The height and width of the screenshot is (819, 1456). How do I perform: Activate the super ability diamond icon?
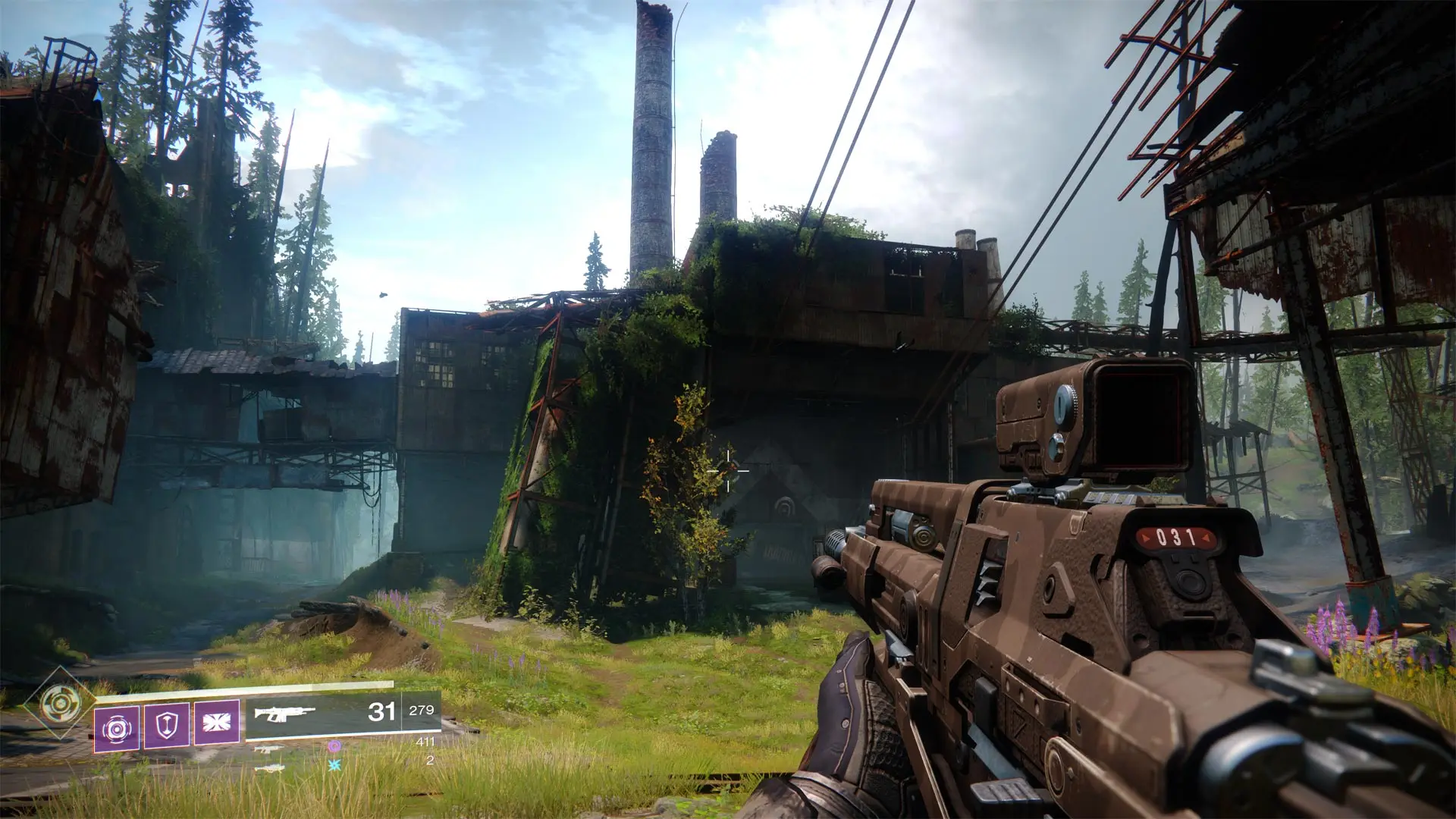pyautogui.click(x=55, y=702)
